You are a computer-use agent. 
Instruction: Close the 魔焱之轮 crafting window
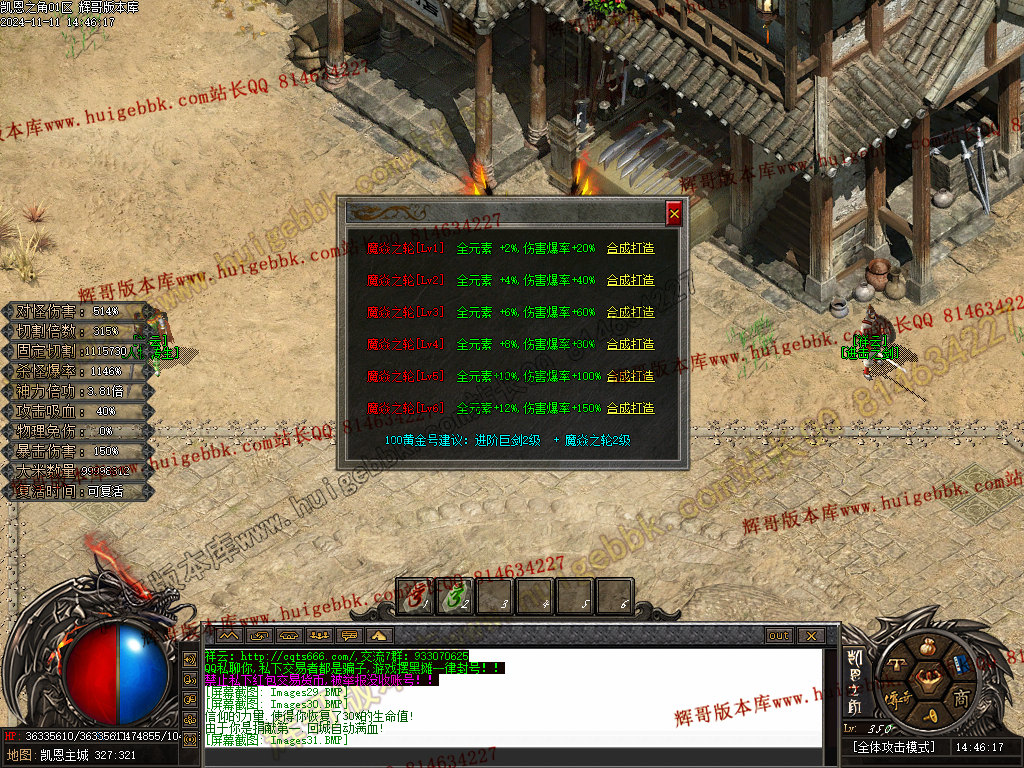pos(674,213)
